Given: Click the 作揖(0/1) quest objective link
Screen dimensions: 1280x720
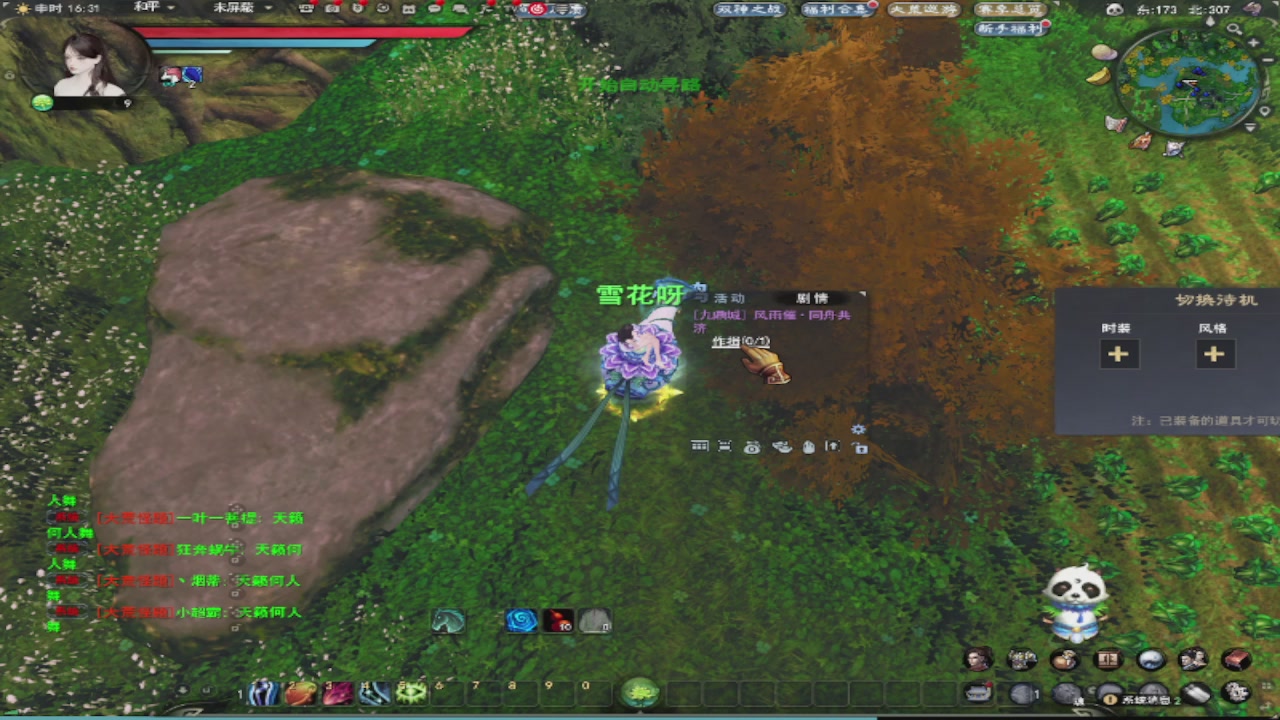Looking at the screenshot, I should click(x=740, y=342).
